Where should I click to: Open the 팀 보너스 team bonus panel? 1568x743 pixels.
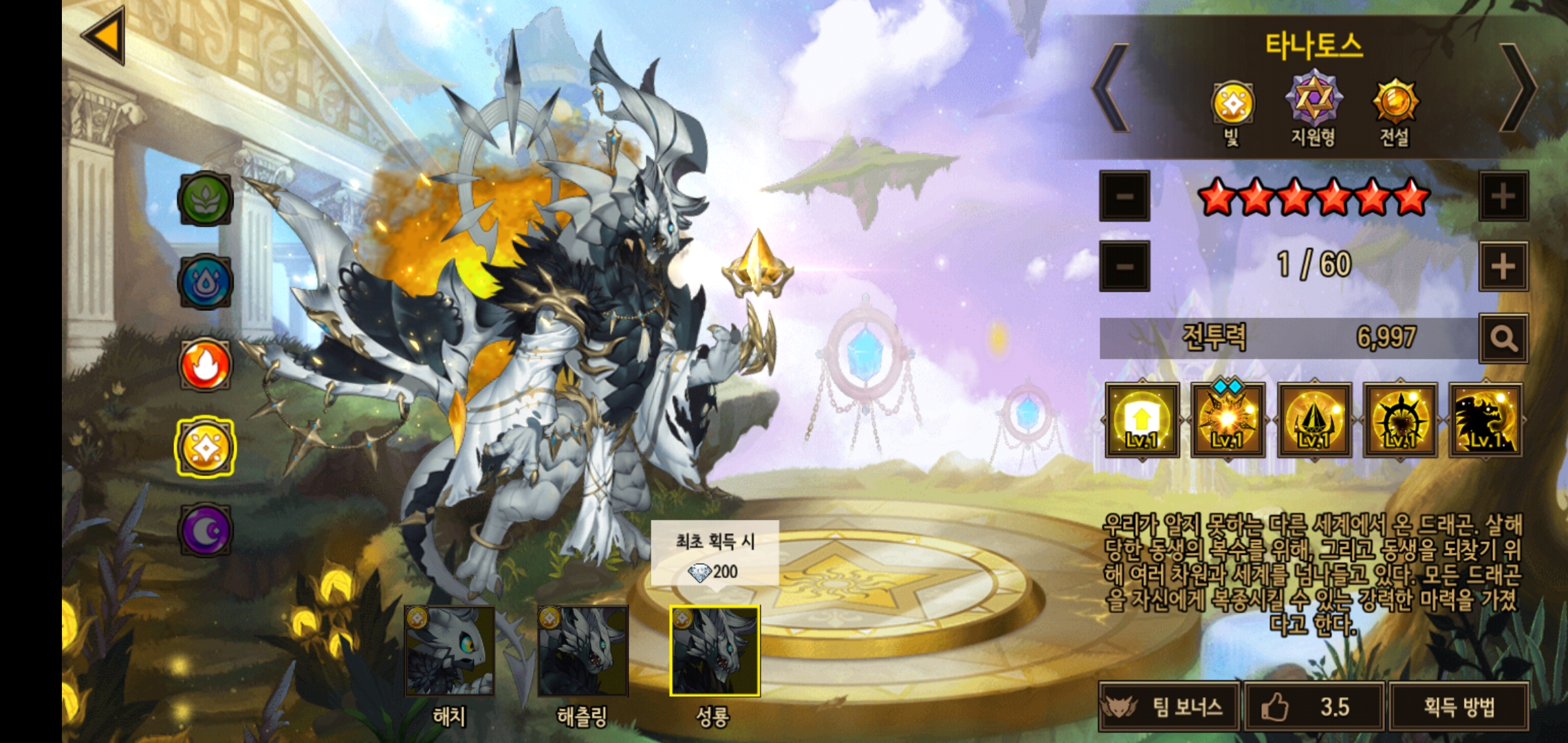coord(1169,707)
